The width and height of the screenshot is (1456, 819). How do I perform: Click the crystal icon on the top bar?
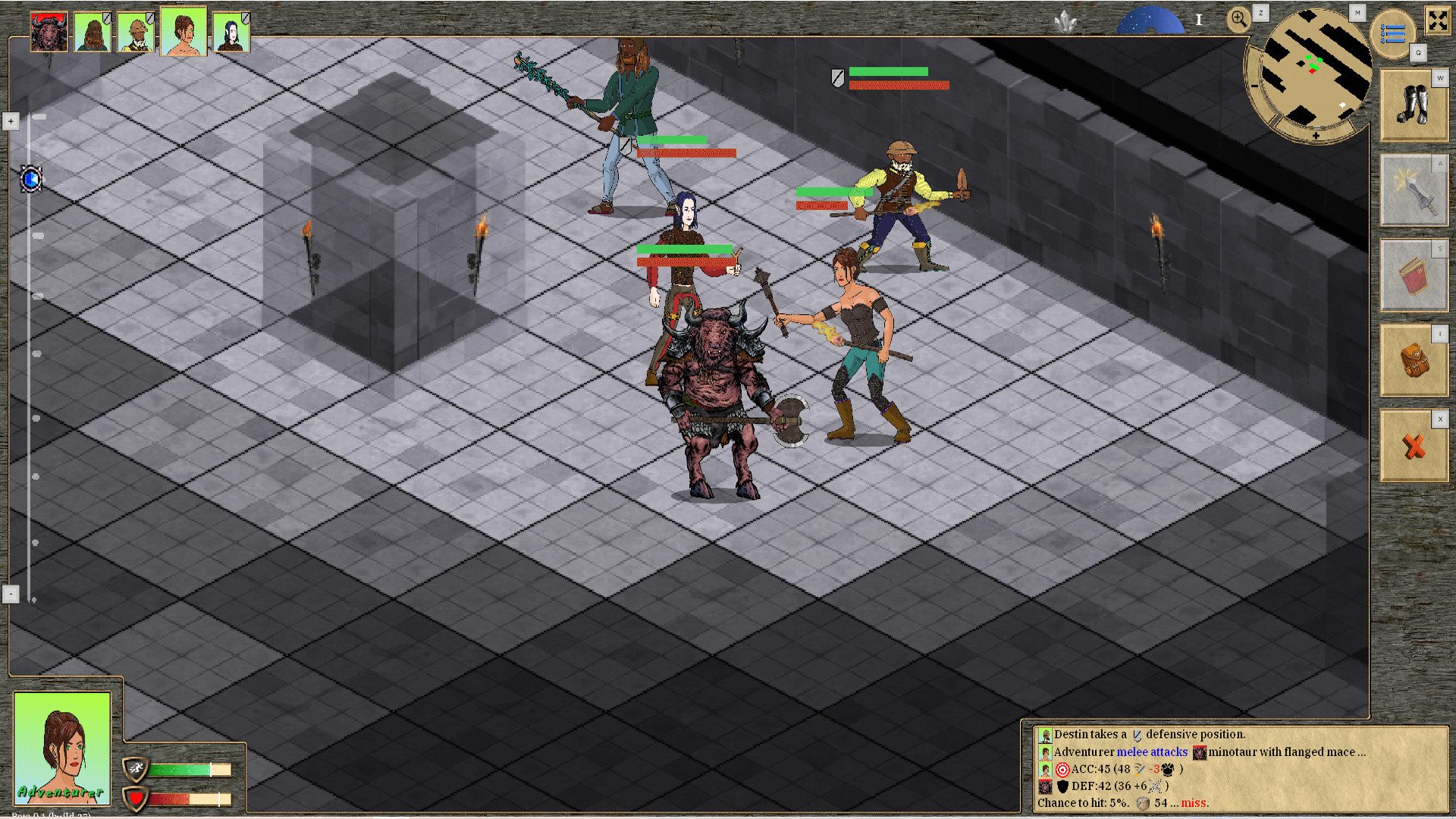pos(1065,20)
